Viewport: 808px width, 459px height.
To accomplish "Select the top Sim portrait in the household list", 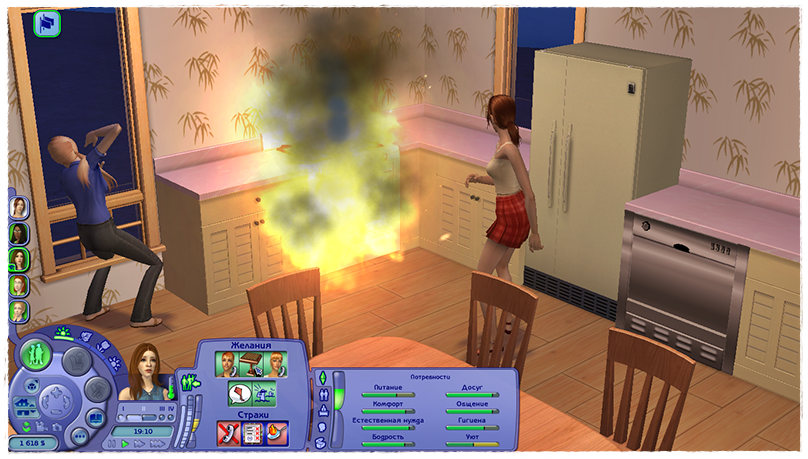I will [19, 207].
